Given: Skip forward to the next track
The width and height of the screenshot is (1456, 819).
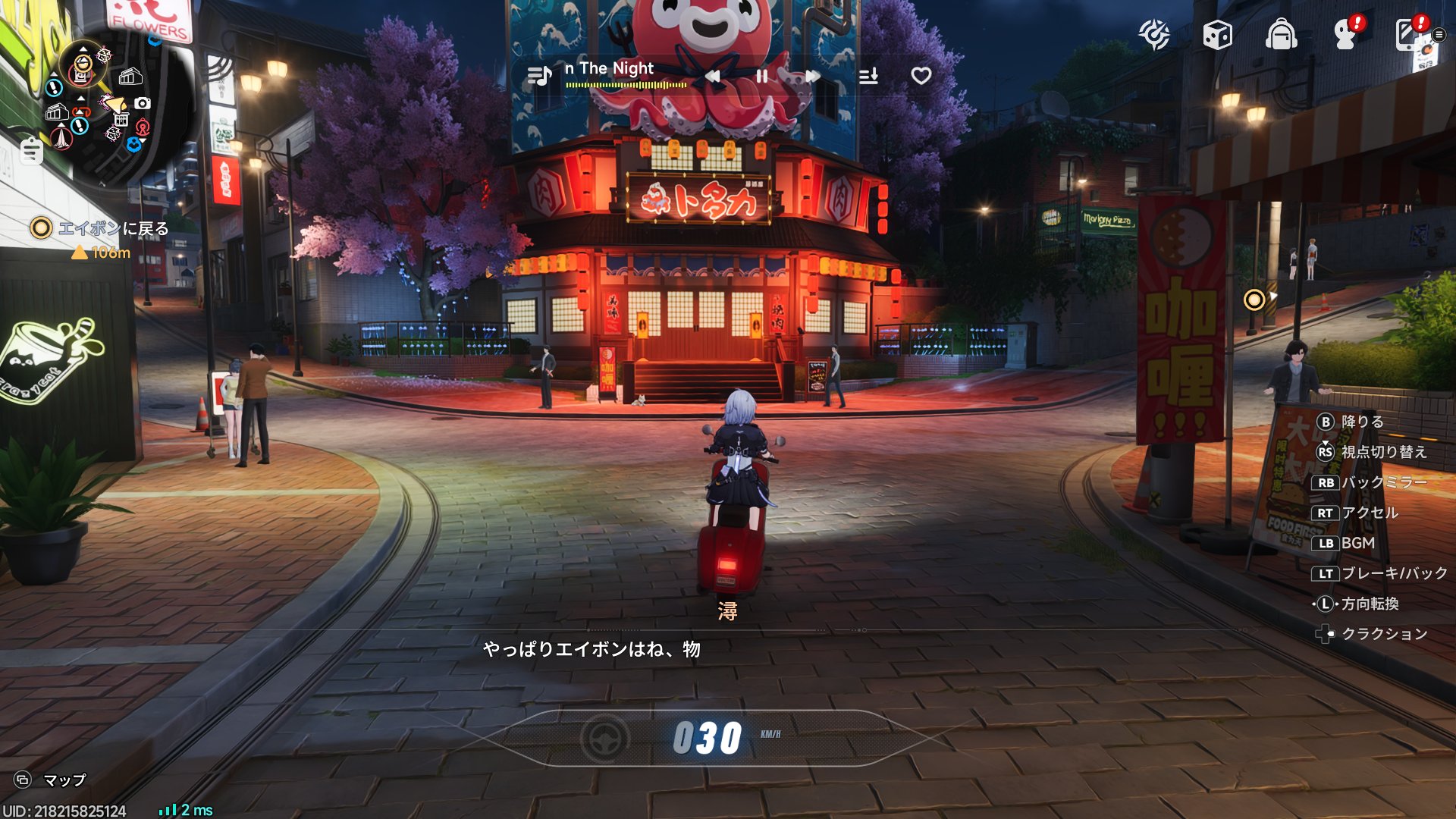Looking at the screenshot, I should point(813,76).
